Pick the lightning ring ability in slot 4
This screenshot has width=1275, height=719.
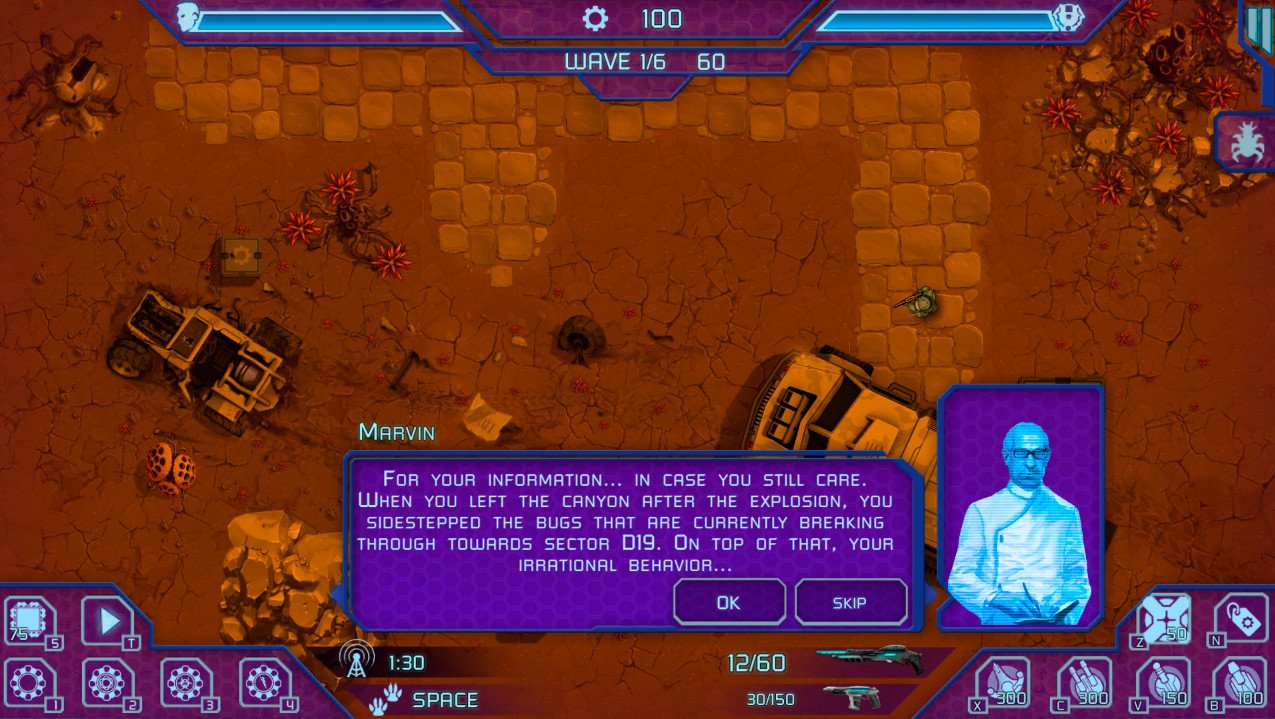264,683
